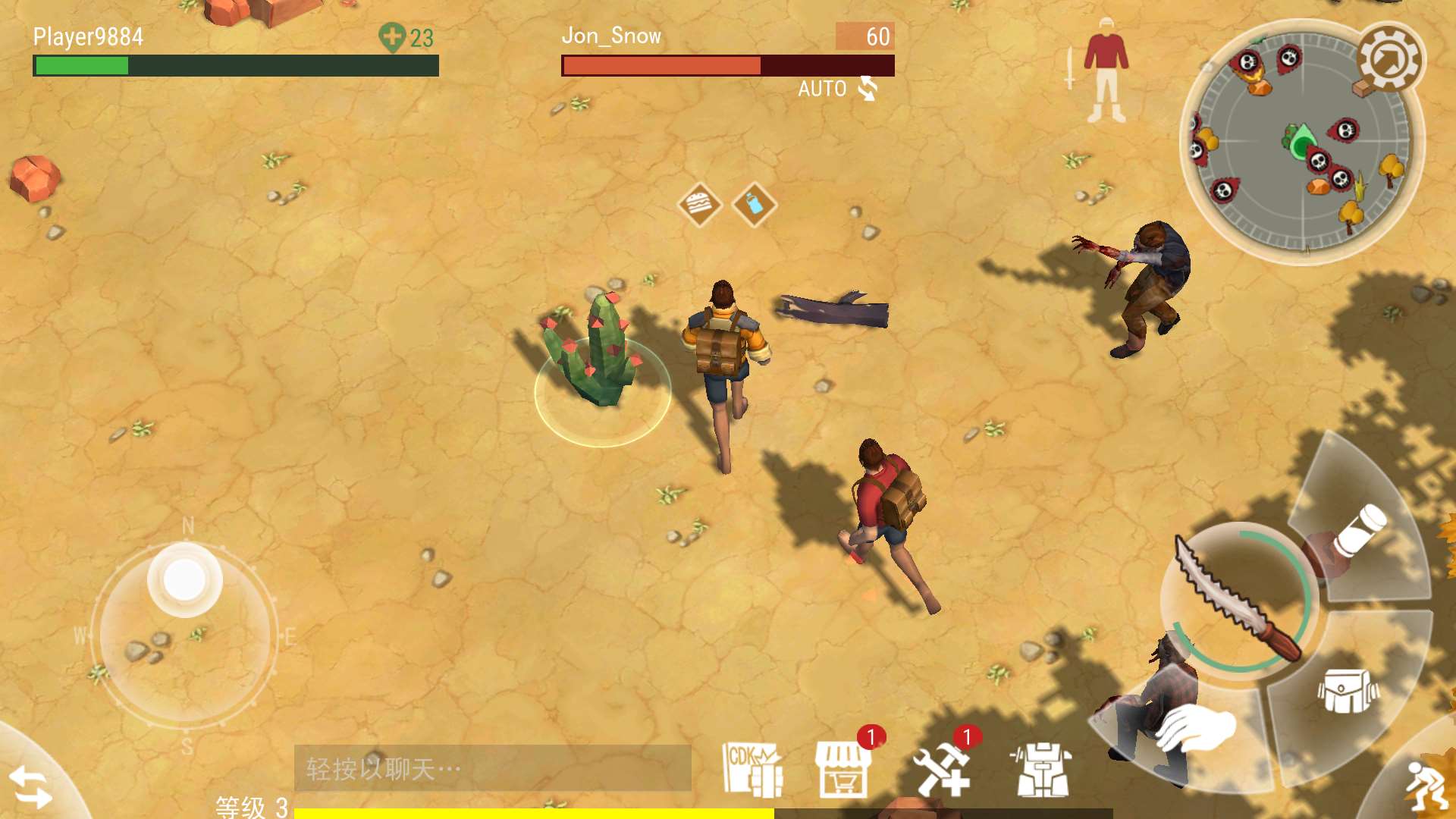Tap the swap arrows button
The image size is (1456, 819).
click(30, 787)
